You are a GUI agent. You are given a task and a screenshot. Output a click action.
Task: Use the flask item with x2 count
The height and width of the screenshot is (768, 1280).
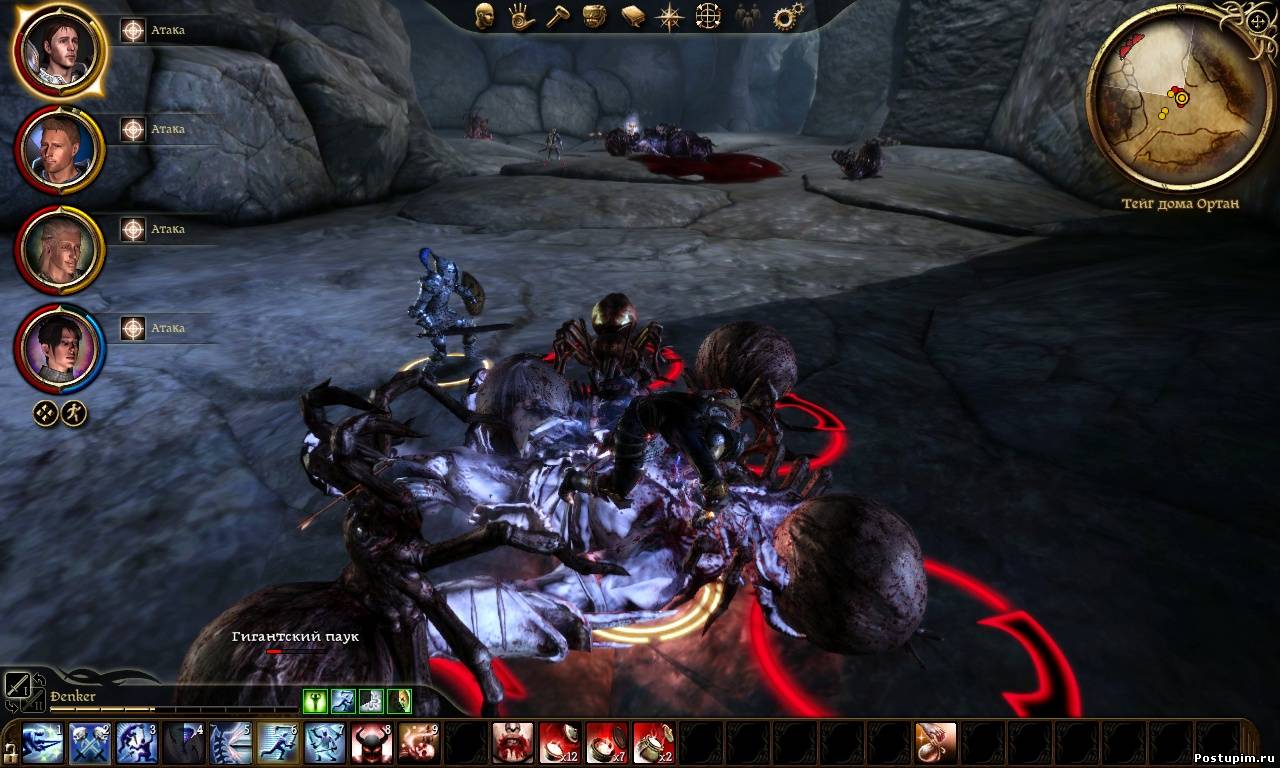tap(654, 743)
